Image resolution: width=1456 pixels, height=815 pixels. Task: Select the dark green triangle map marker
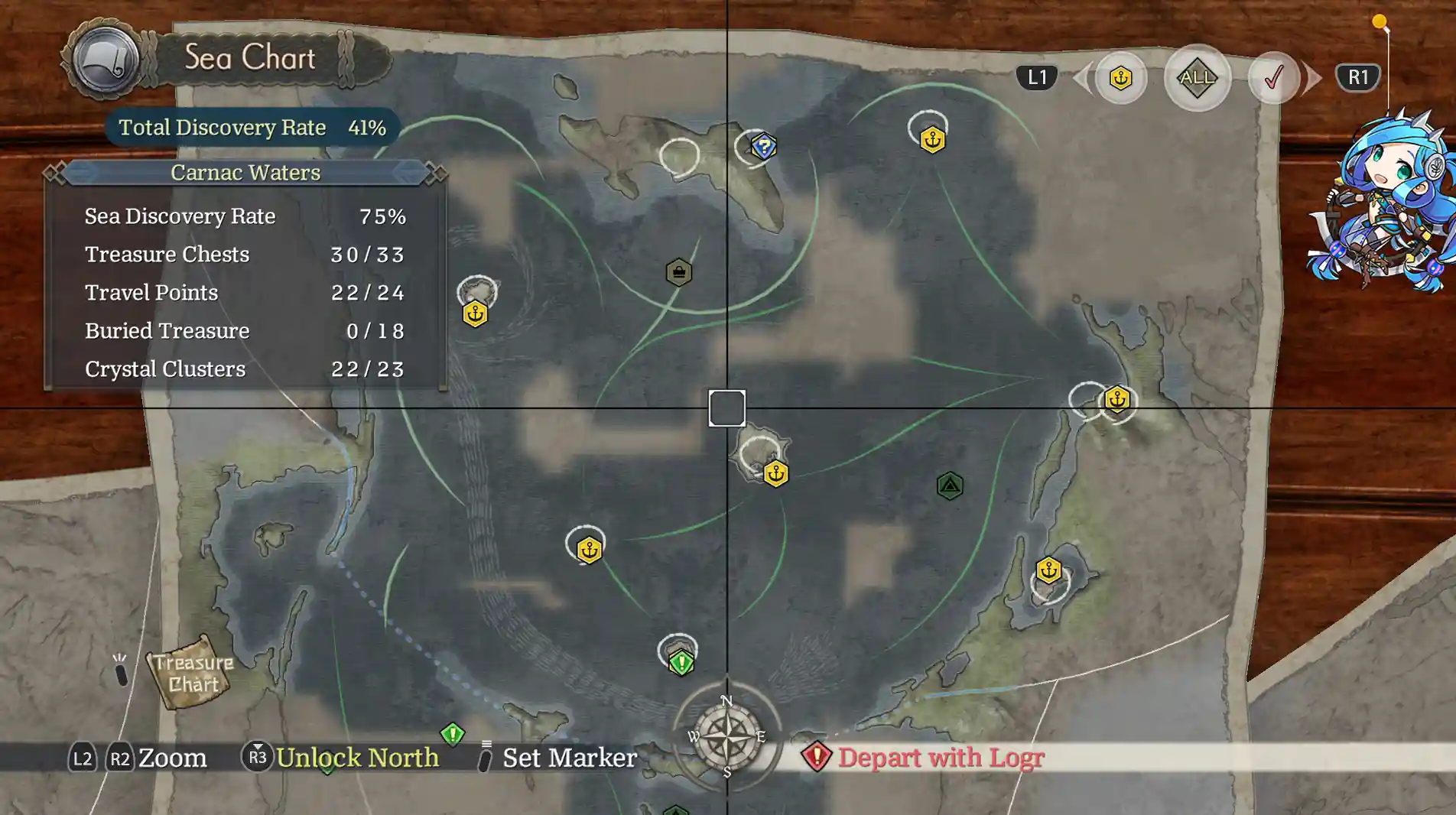pyautogui.click(x=950, y=485)
